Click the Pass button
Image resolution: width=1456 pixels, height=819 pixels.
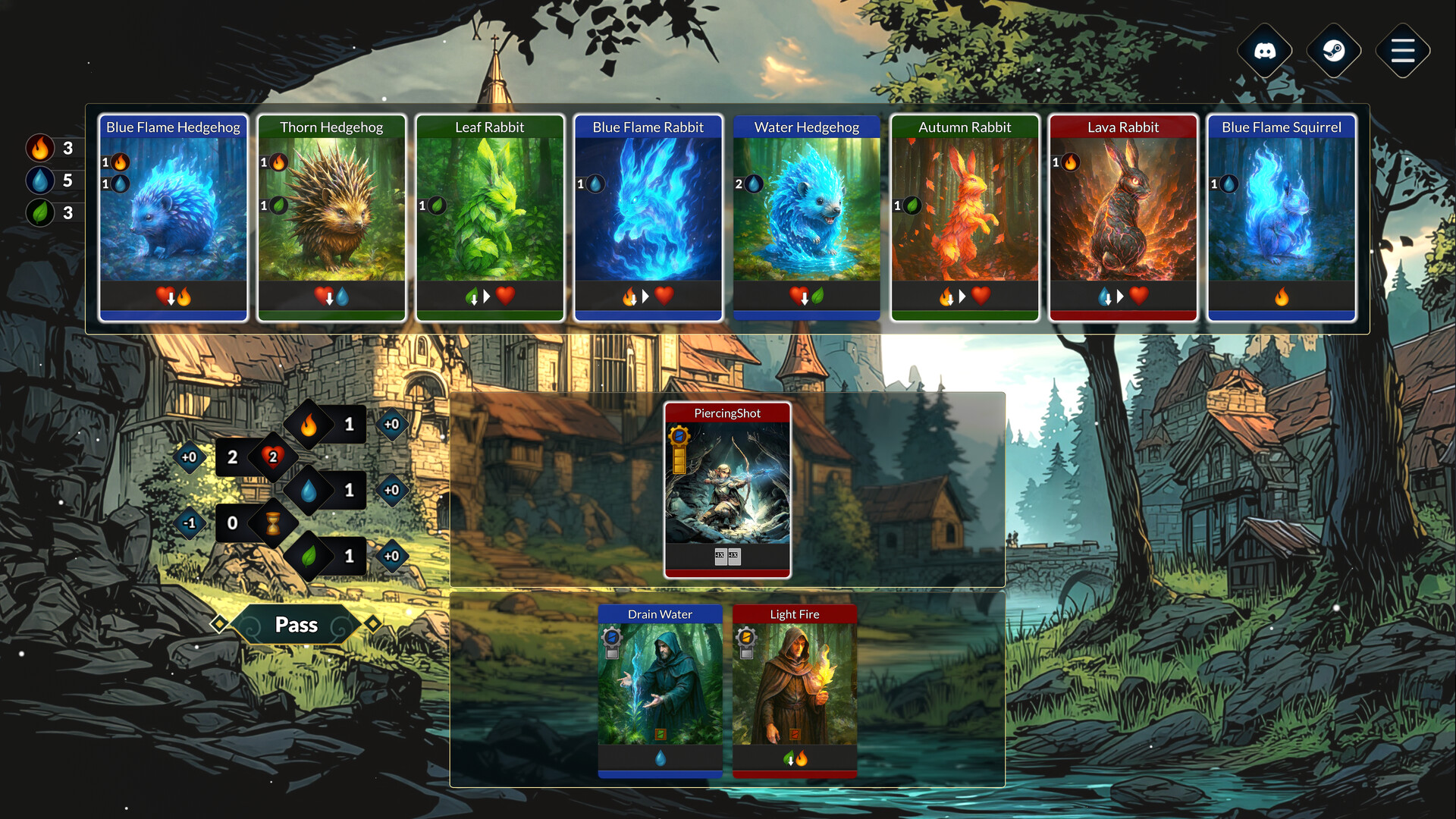[x=297, y=624]
